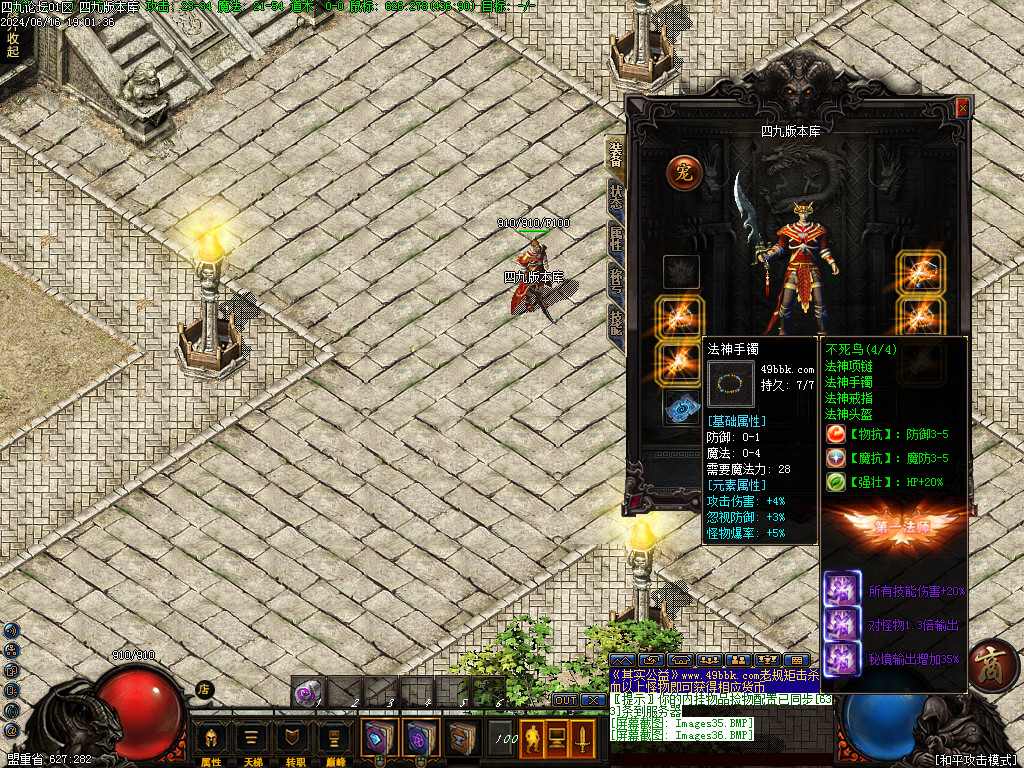Click the sword icon on bottom bar
Screen dimensions: 1024x768
click(x=583, y=739)
